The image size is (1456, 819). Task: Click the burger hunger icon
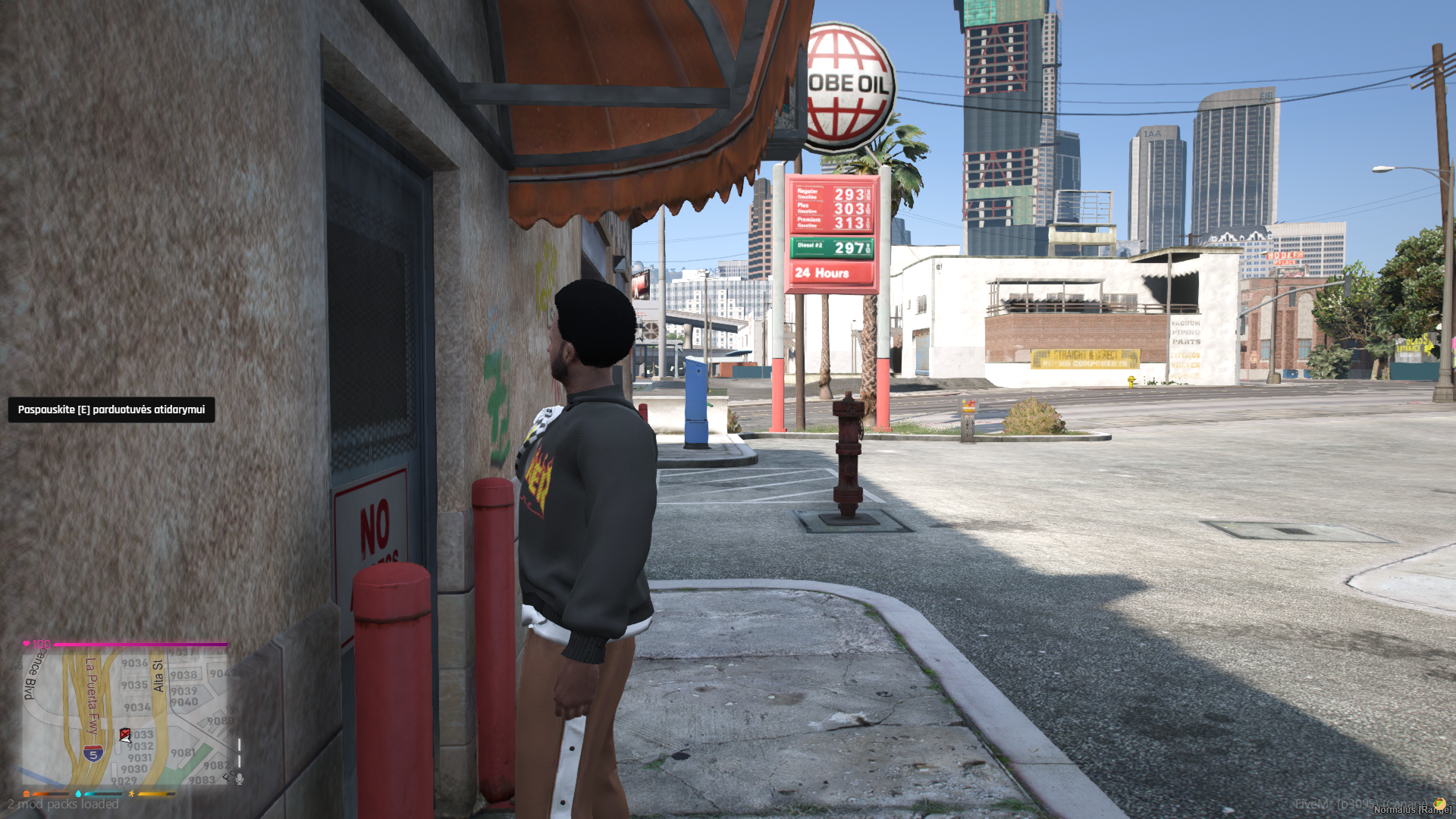(27, 794)
